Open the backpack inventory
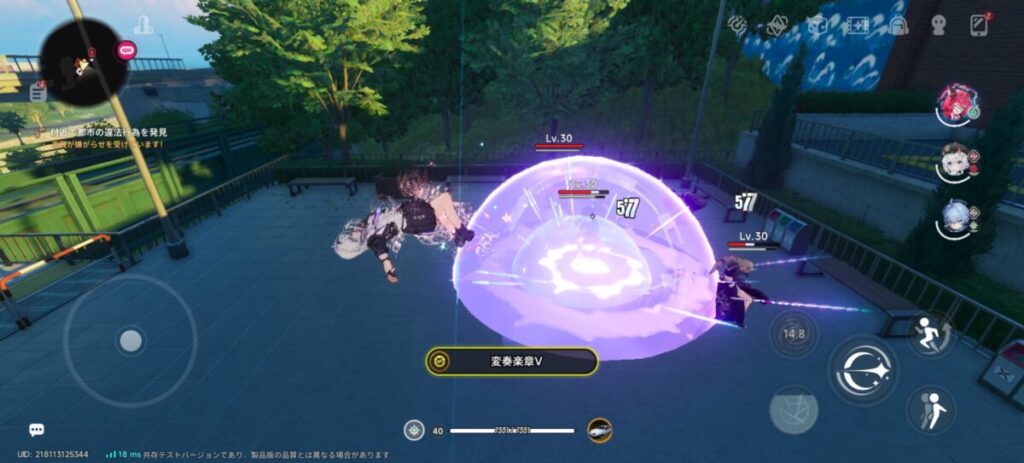The height and width of the screenshot is (463, 1024). [x=898, y=26]
